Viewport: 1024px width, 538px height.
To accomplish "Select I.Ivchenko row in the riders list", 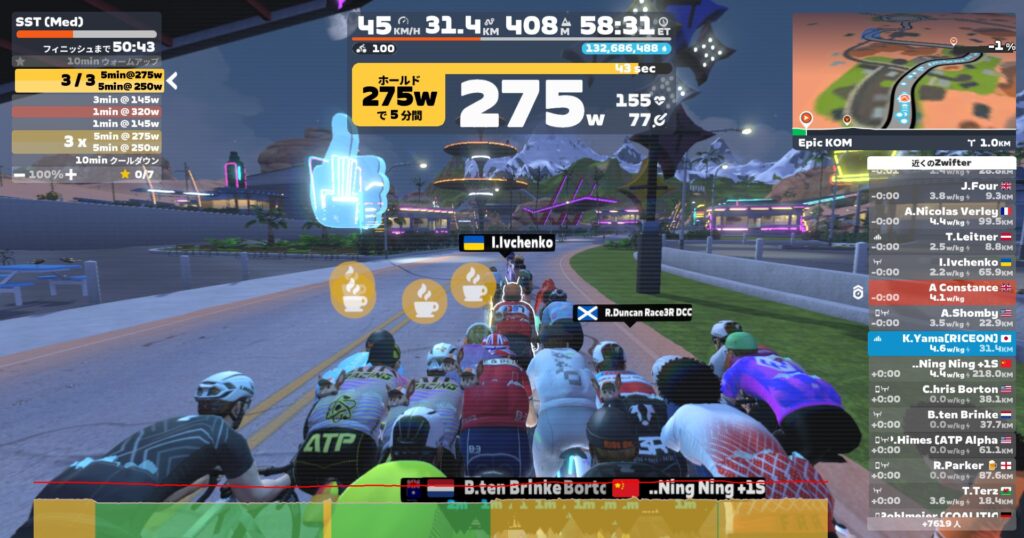I will 941,266.
